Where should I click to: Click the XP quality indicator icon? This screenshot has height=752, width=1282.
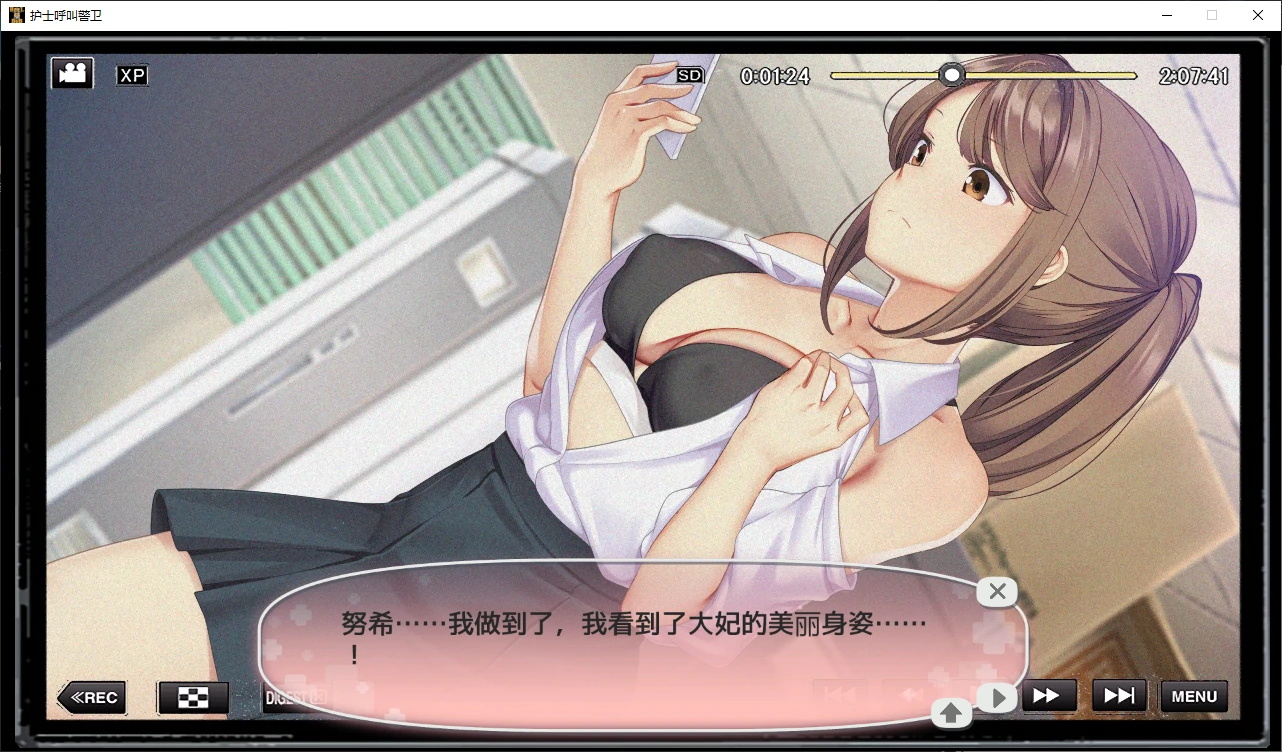[131, 74]
